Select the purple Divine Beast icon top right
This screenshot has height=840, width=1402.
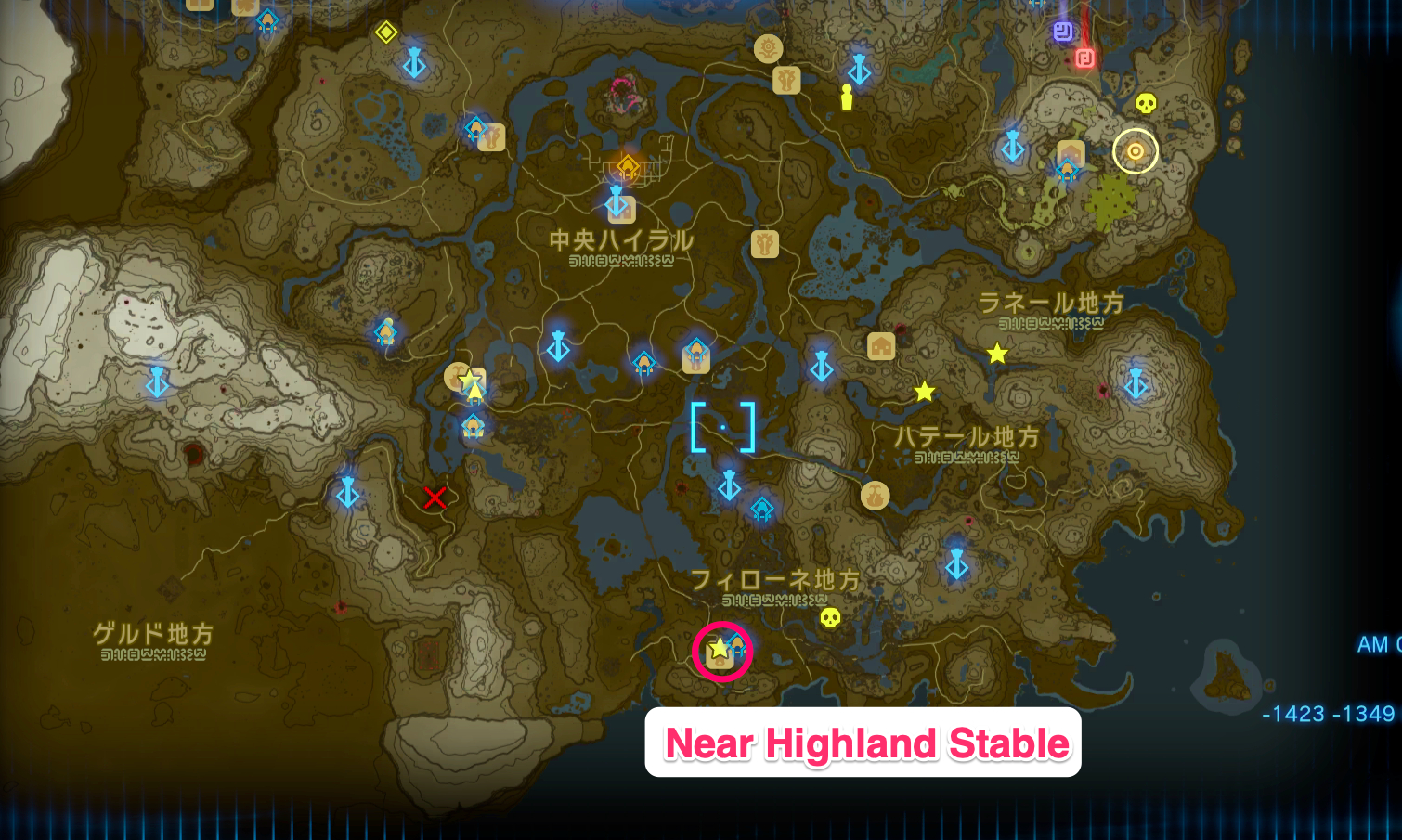tap(1063, 32)
